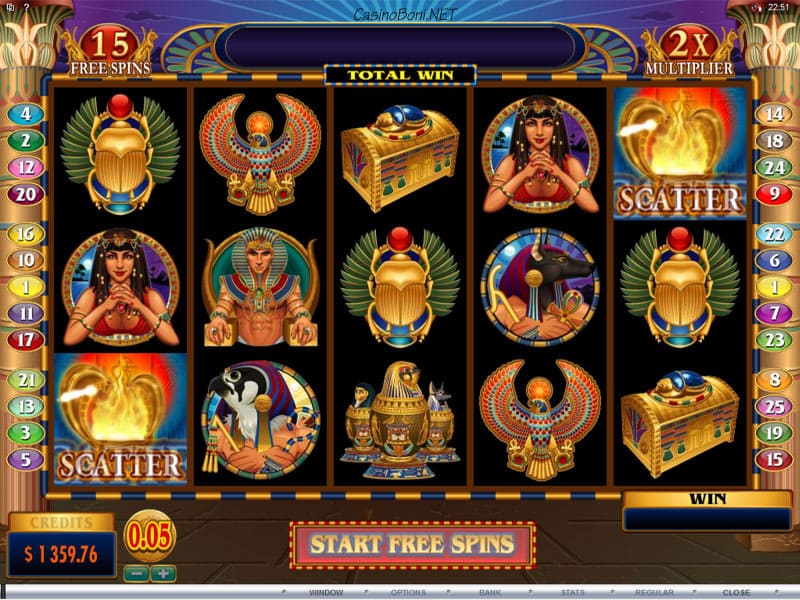
Task: Select payline 17 indicator
Action: (x=25, y=340)
